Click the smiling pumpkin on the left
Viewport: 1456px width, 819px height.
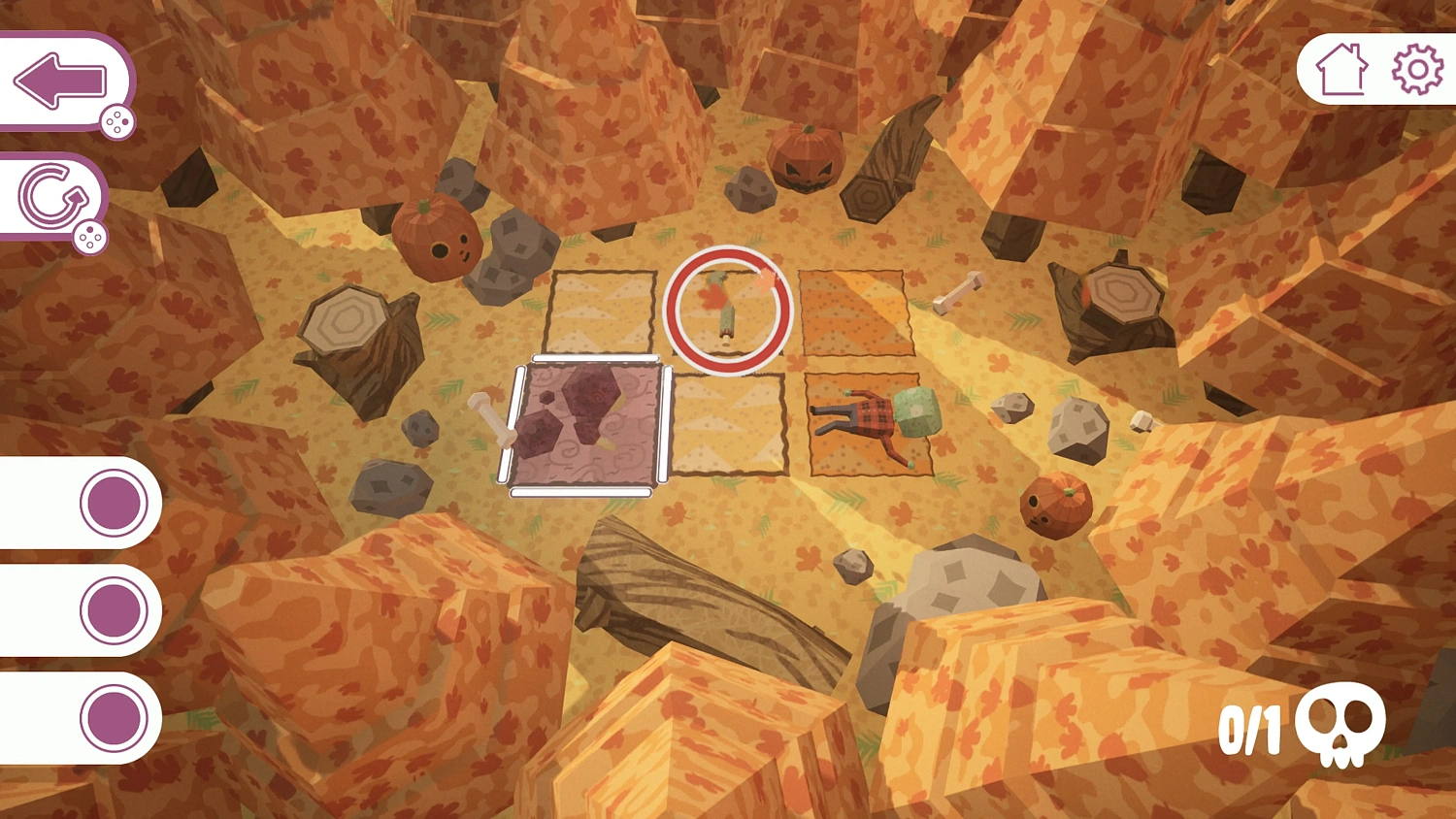tap(437, 238)
